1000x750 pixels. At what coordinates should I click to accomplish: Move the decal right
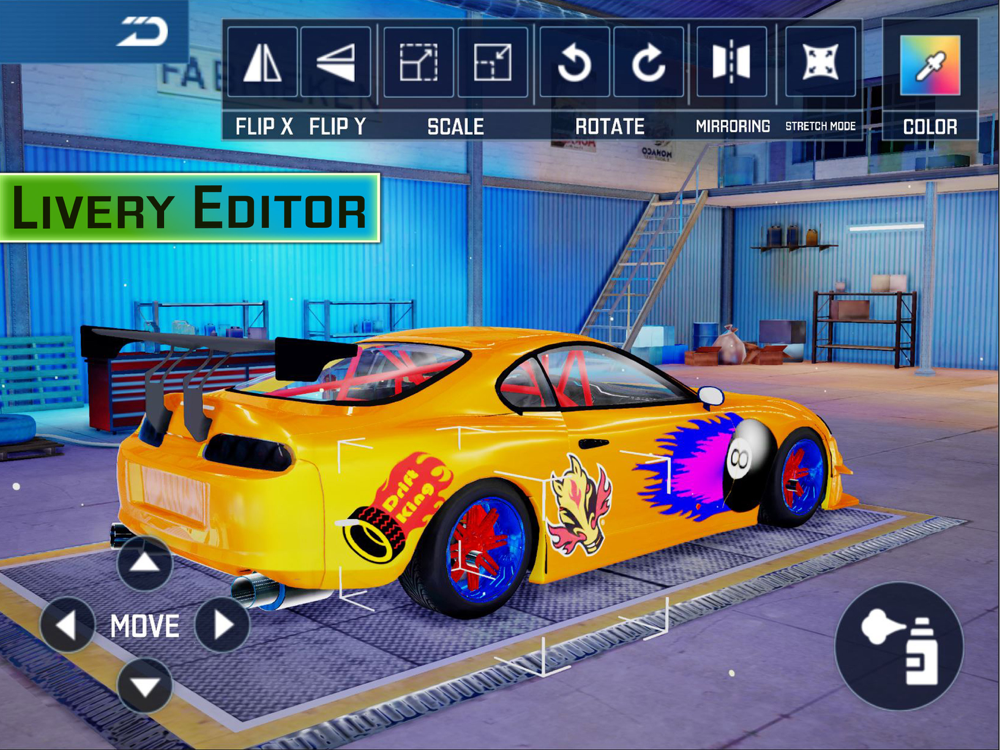click(x=222, y=626)
